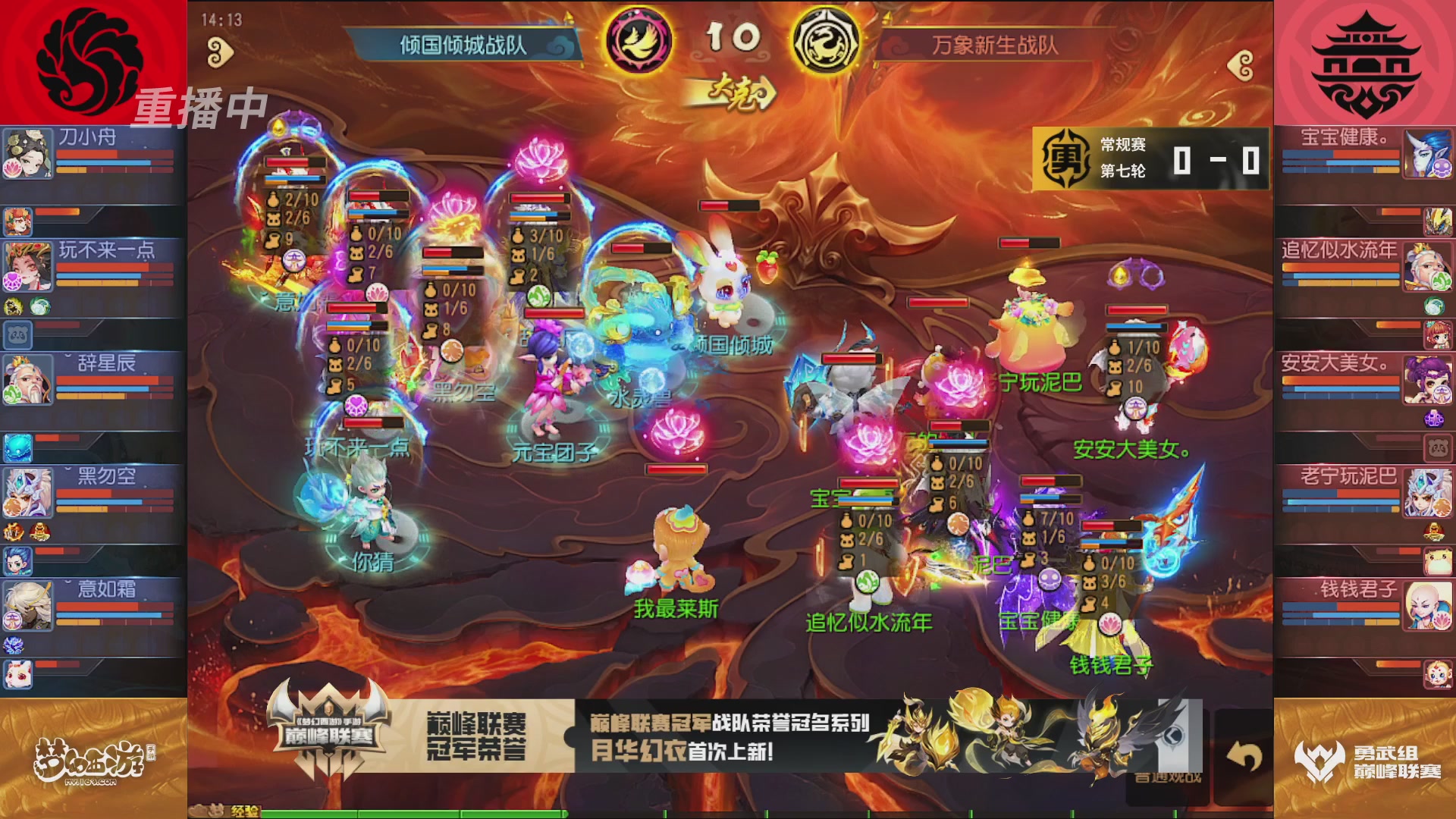Image resolution: width=1456 pixels, height=819 pixels.
Task: Click the purple heart icon on 玩不来一点's portrait
Action: tap(11, 281)
